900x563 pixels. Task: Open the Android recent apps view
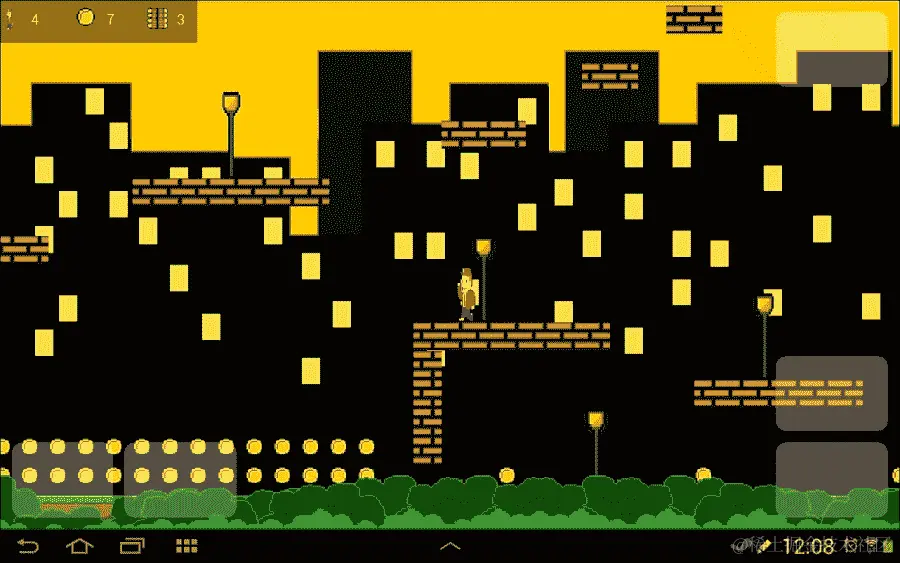point(132,546)
